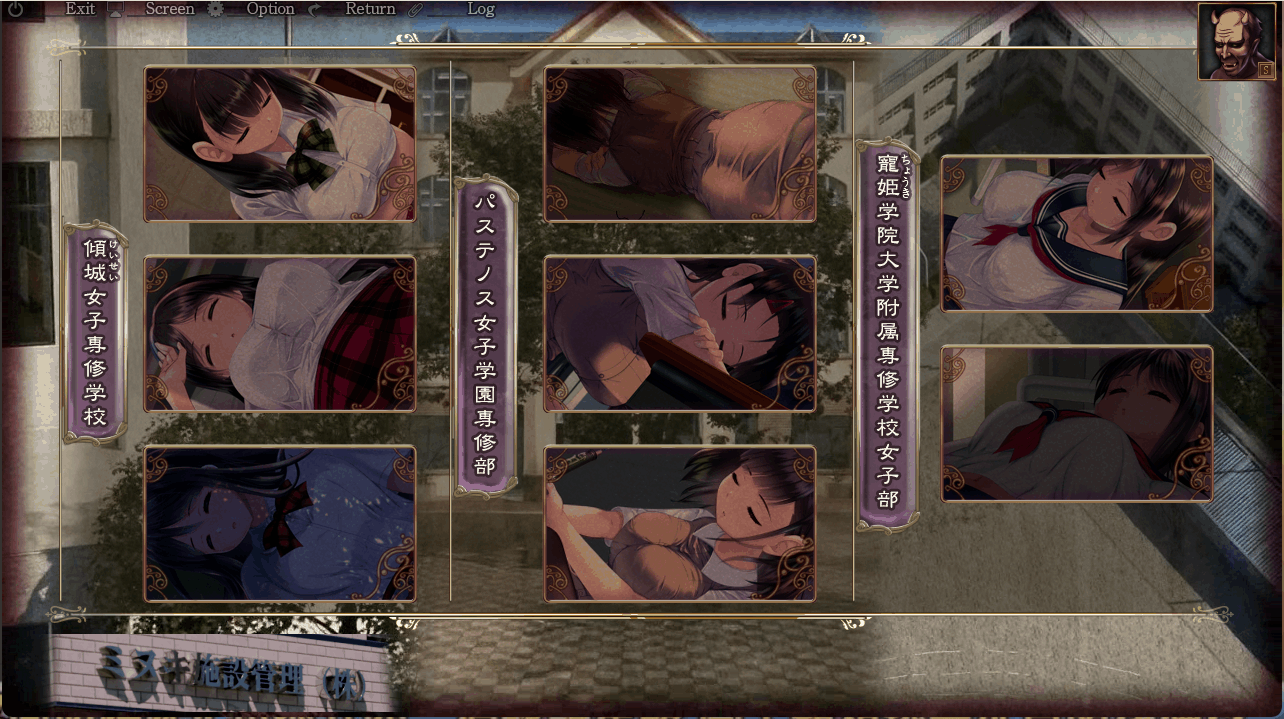
Task: Open the Screen menu
Action: click(x=169, y=9)
